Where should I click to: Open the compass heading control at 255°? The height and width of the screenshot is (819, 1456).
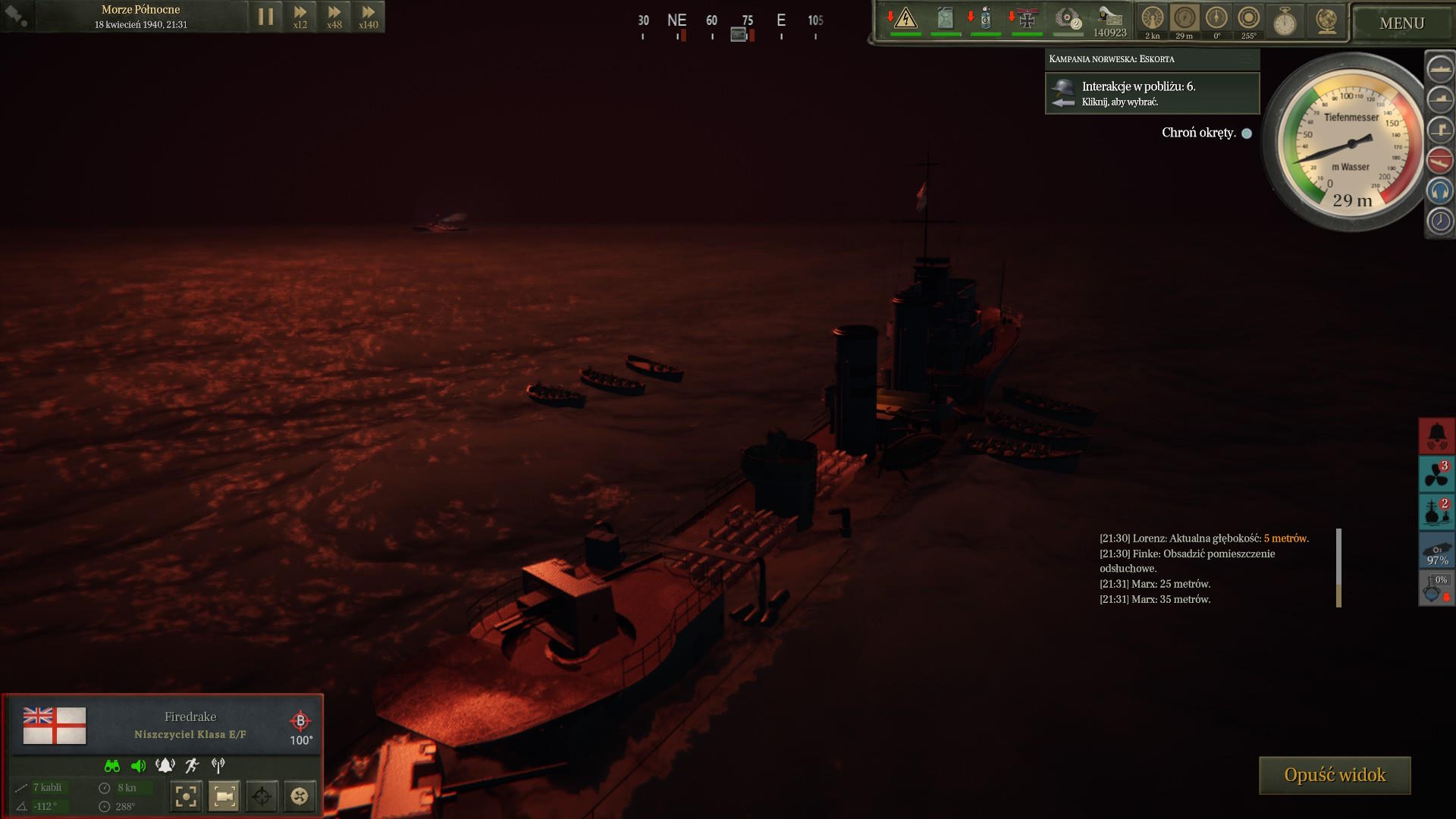click(x=1248, y=19)
